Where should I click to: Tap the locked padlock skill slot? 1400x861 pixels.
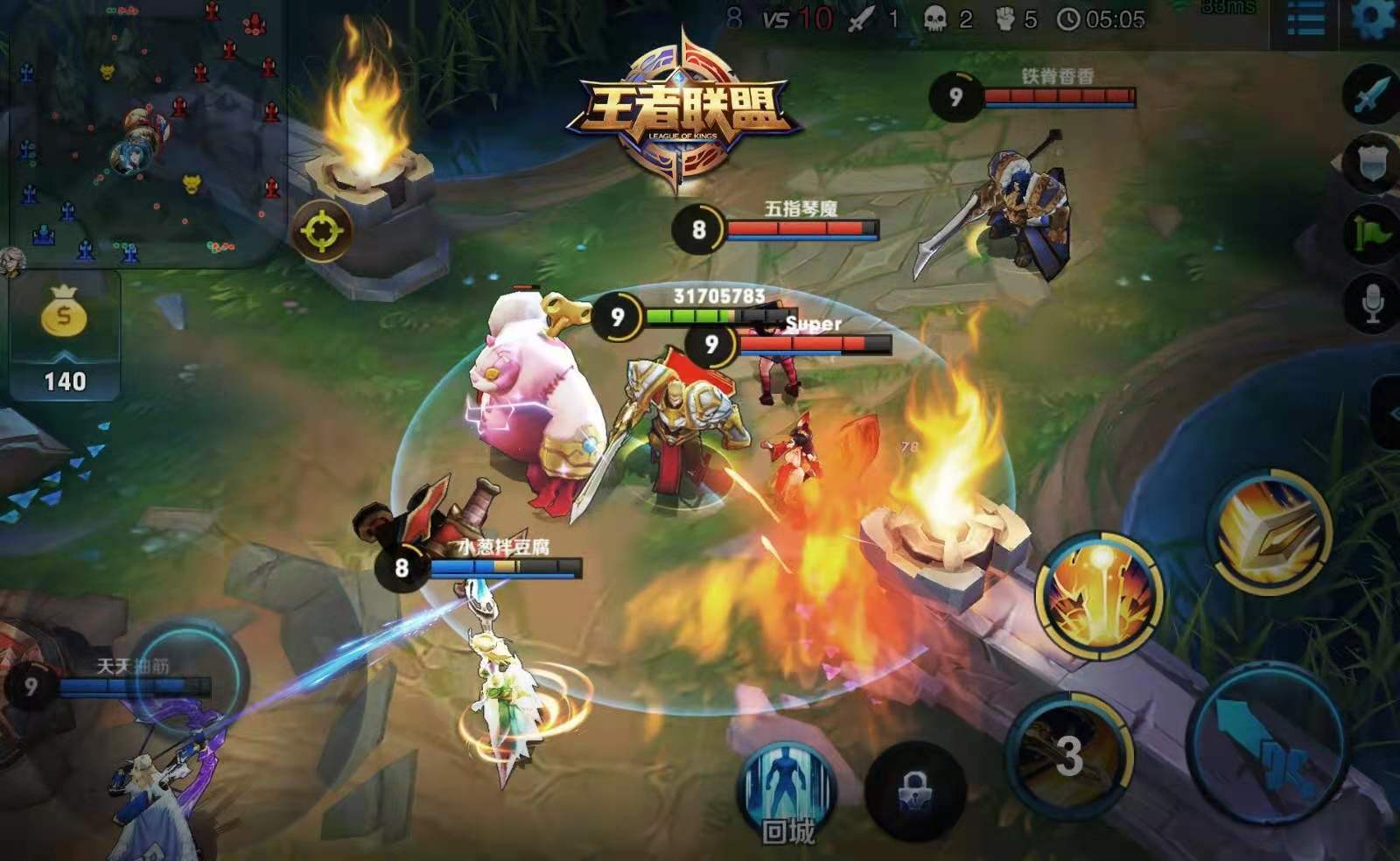pyautogui.click(x=914, y=792)
